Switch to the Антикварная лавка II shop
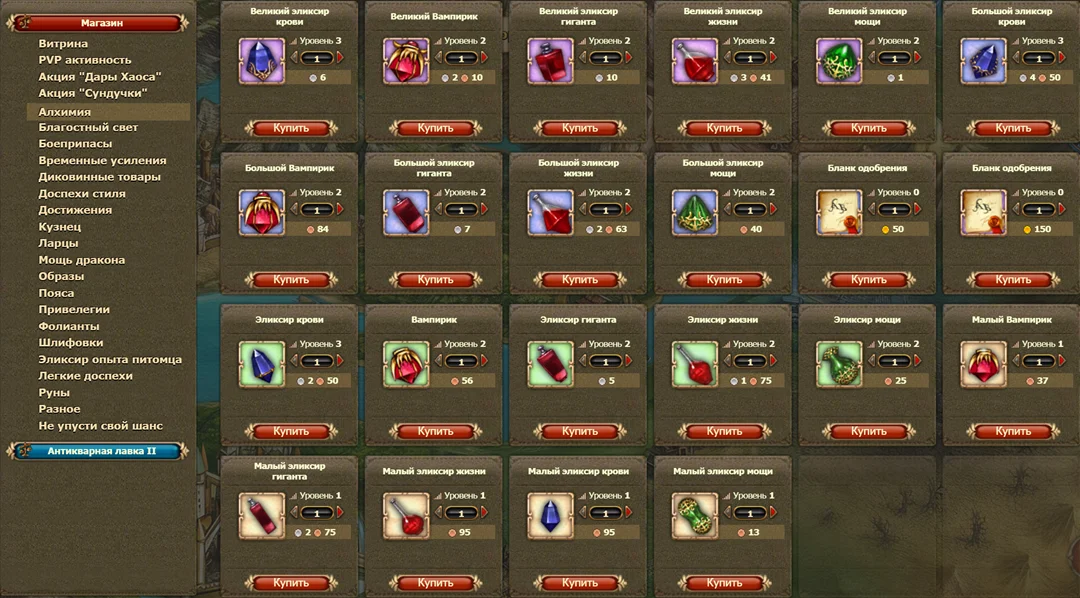The width and height of the screenshot is (1080, 598). (x=101, y=451)
